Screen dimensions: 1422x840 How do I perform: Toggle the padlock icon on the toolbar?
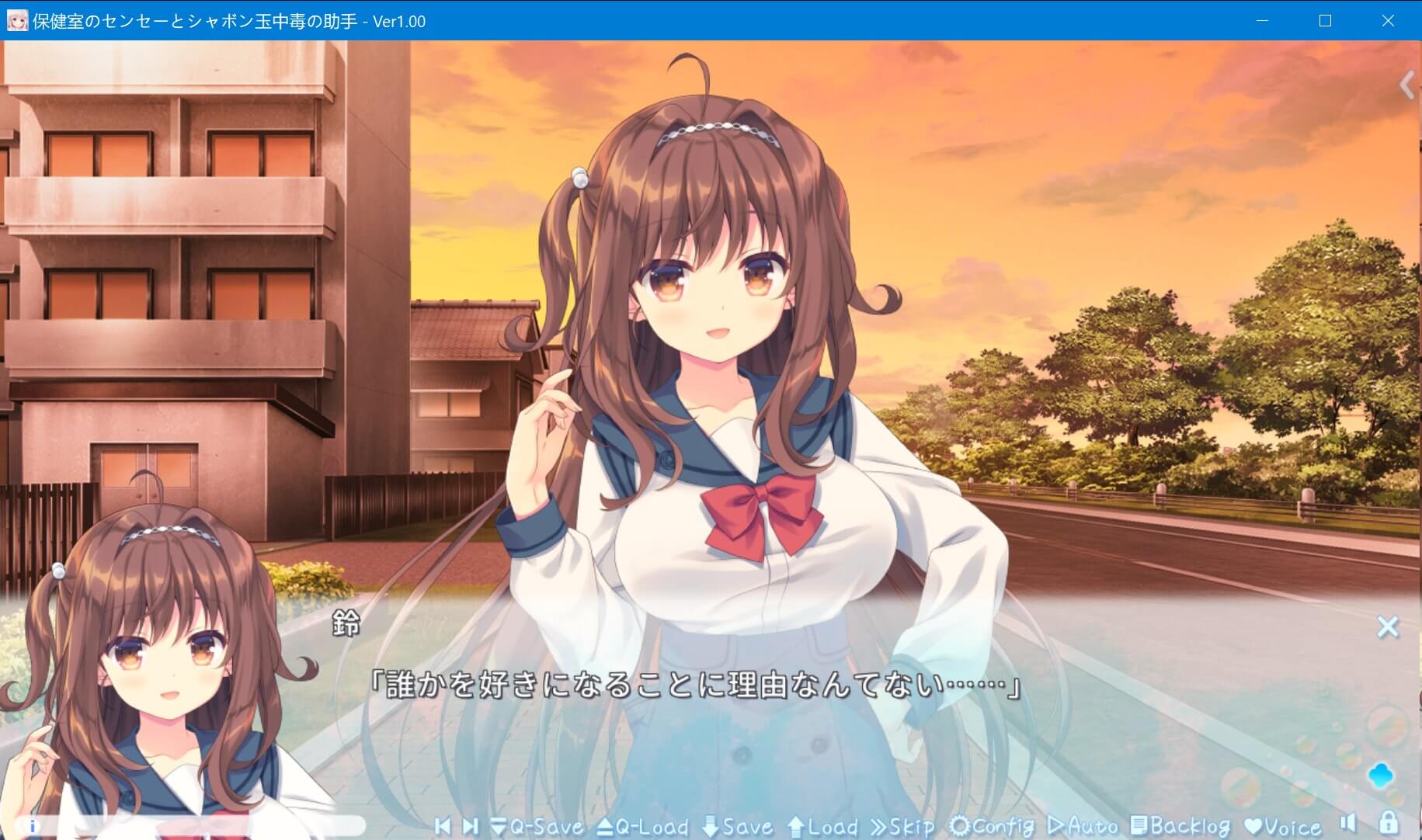click(1389, 823)
